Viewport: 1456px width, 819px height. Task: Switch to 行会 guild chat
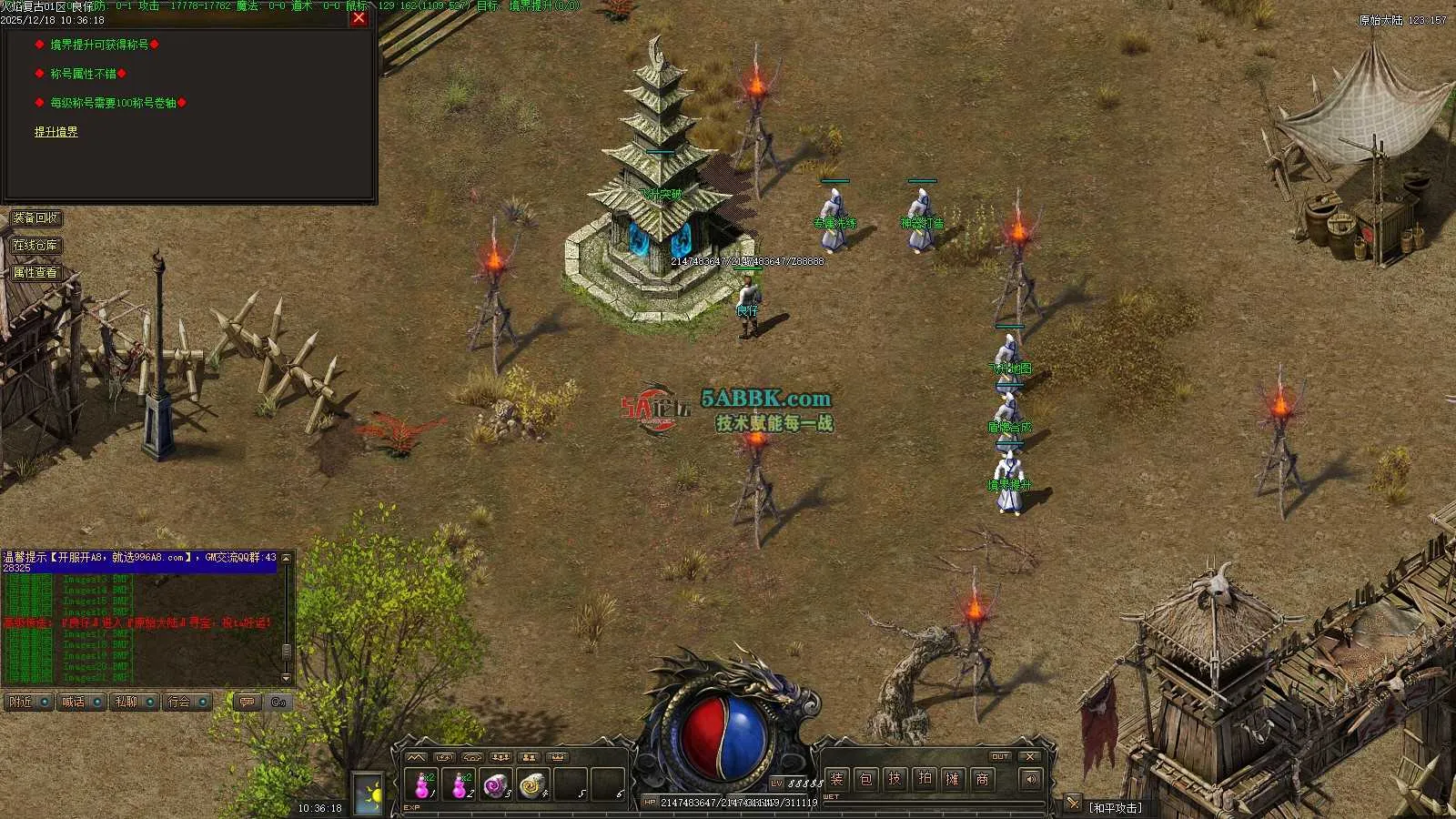pos(186,703)
